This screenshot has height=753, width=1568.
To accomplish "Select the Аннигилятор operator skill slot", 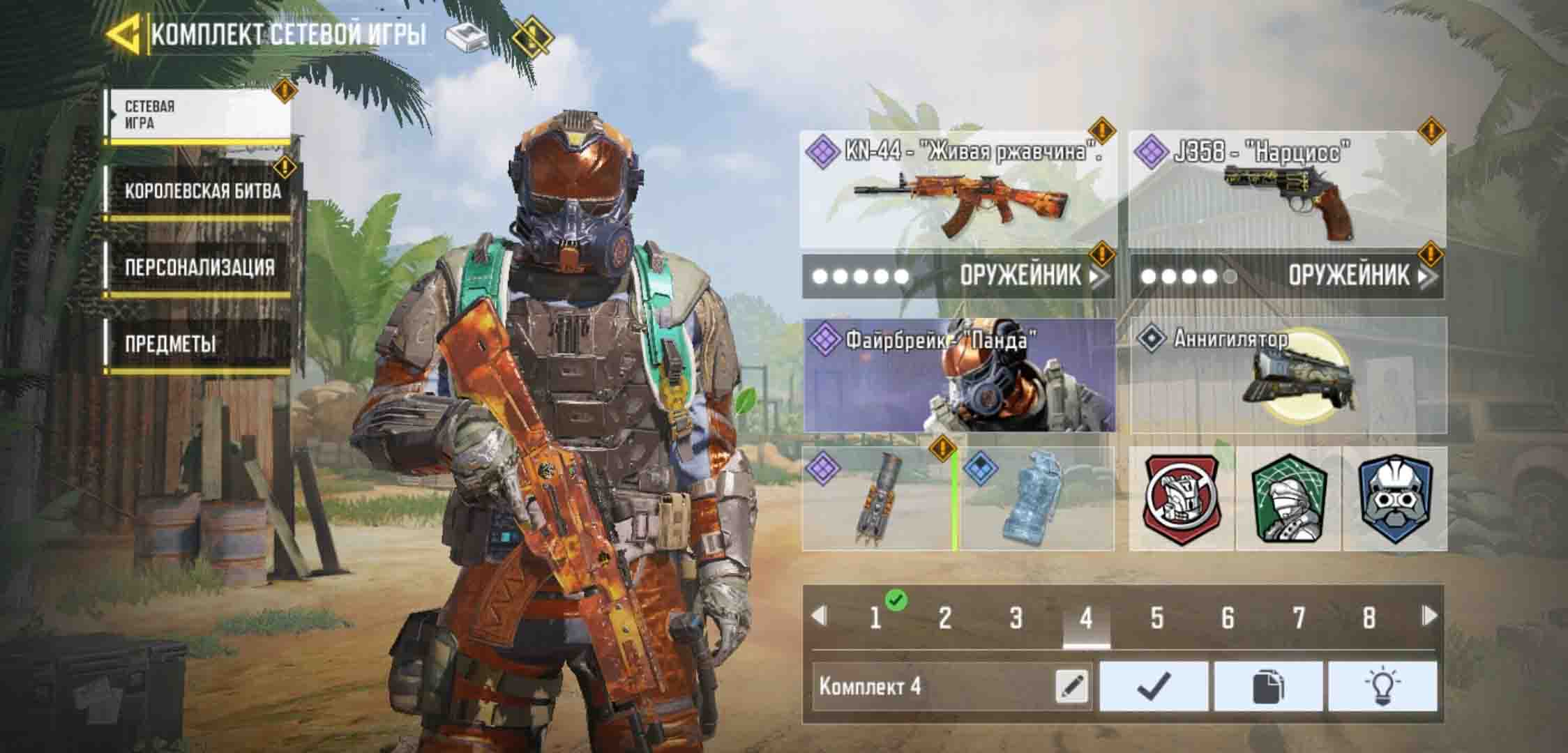I will pyautogui.click(x=1288, y=376).
